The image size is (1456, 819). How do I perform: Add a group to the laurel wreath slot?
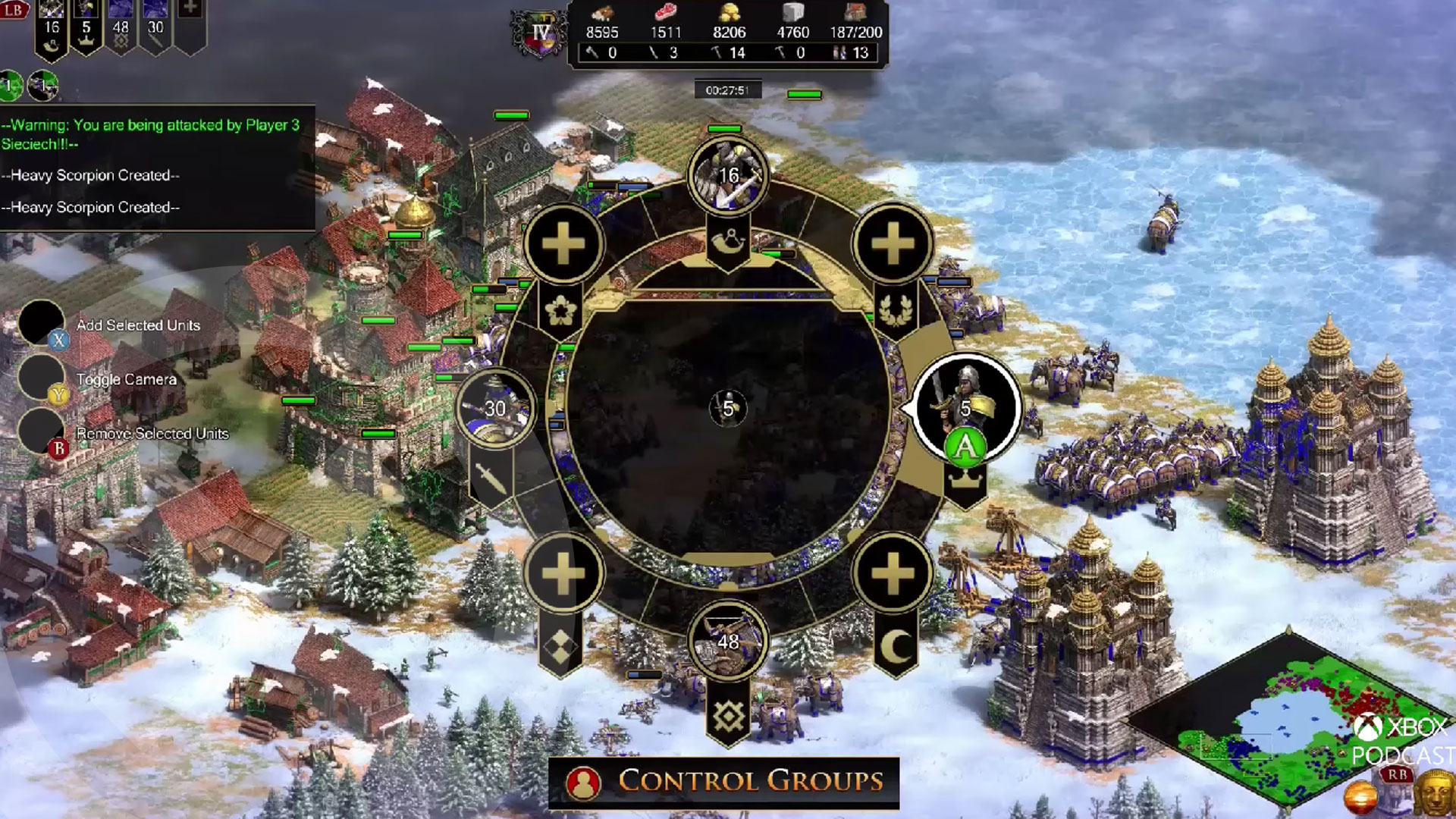click(893, 244)
